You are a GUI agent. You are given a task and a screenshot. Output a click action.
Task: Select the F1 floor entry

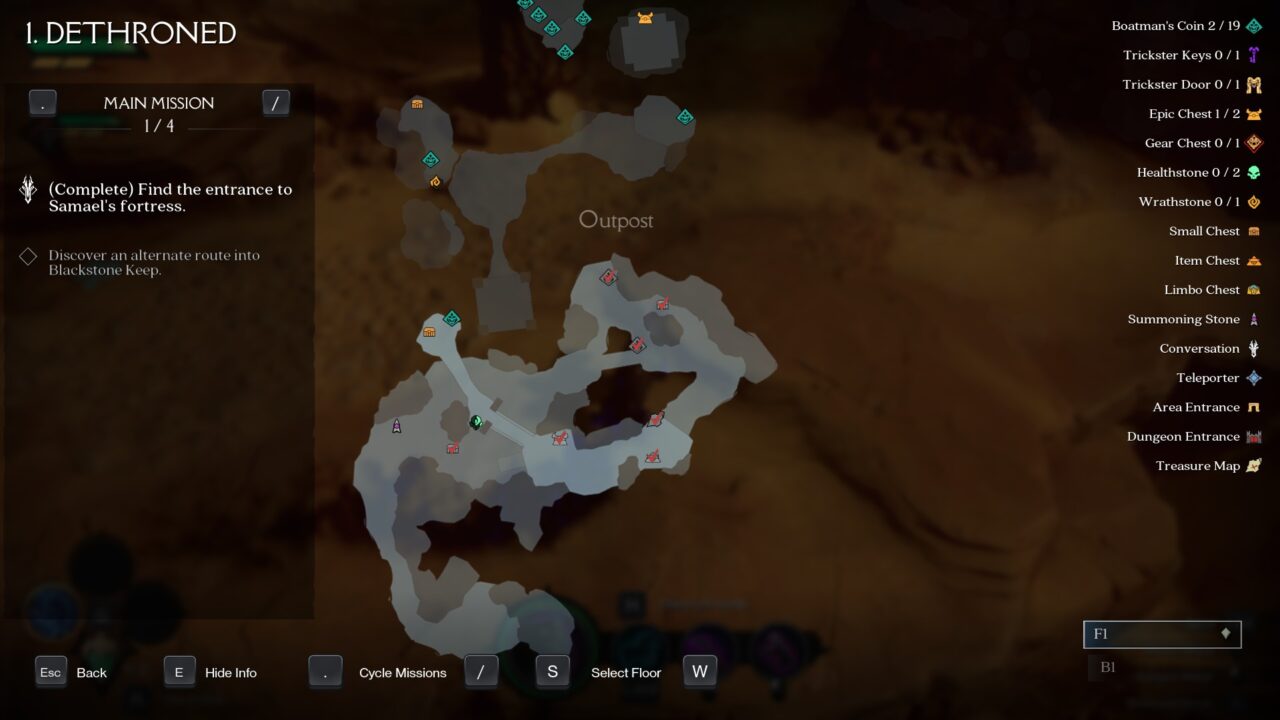click(x=1161, y=634)
